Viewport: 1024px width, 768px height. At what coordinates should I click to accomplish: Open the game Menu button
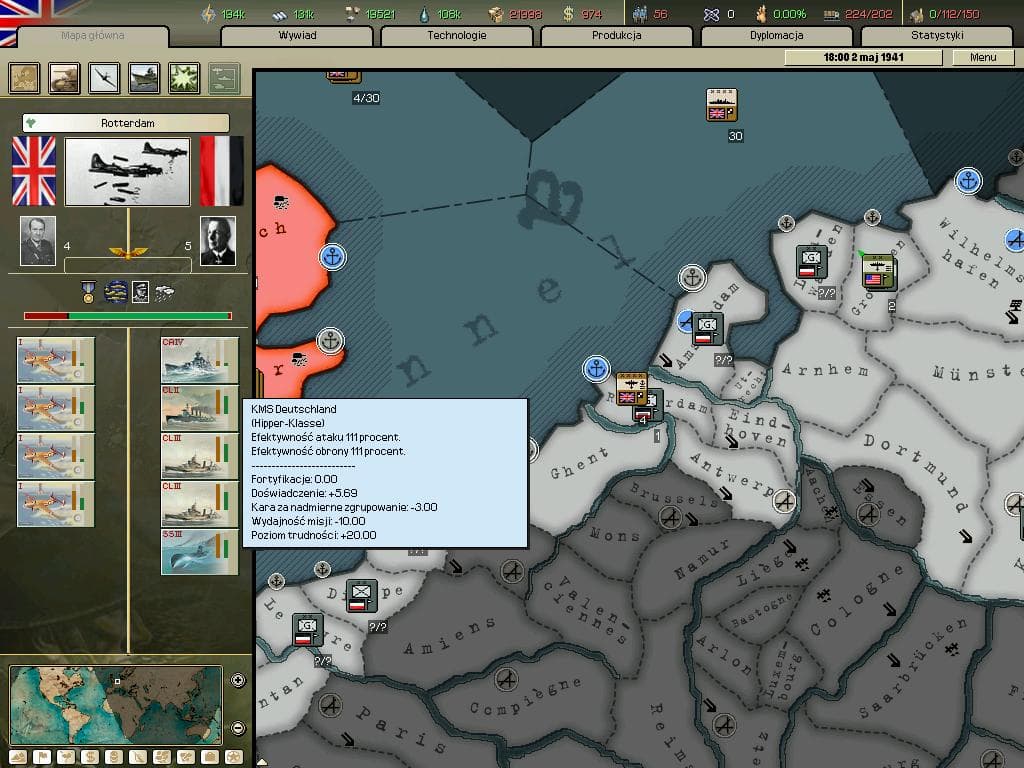point(983,57)
